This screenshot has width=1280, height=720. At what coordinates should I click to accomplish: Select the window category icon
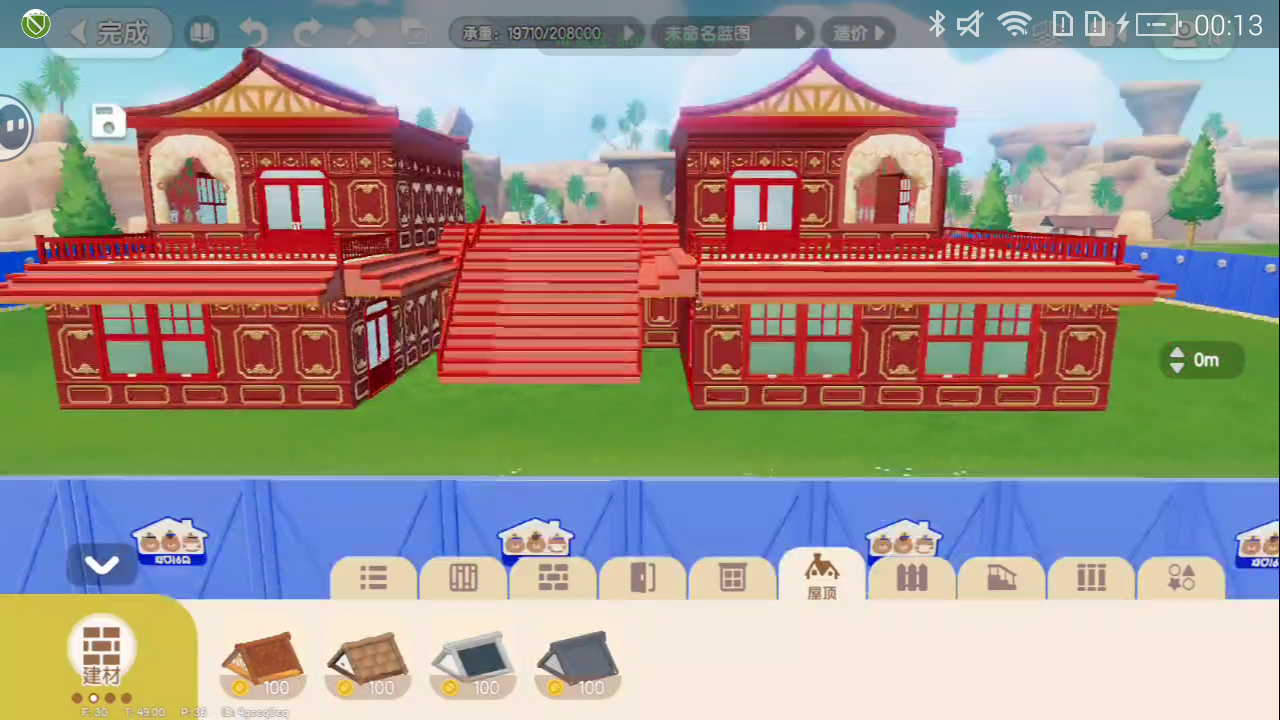point(732,577)
